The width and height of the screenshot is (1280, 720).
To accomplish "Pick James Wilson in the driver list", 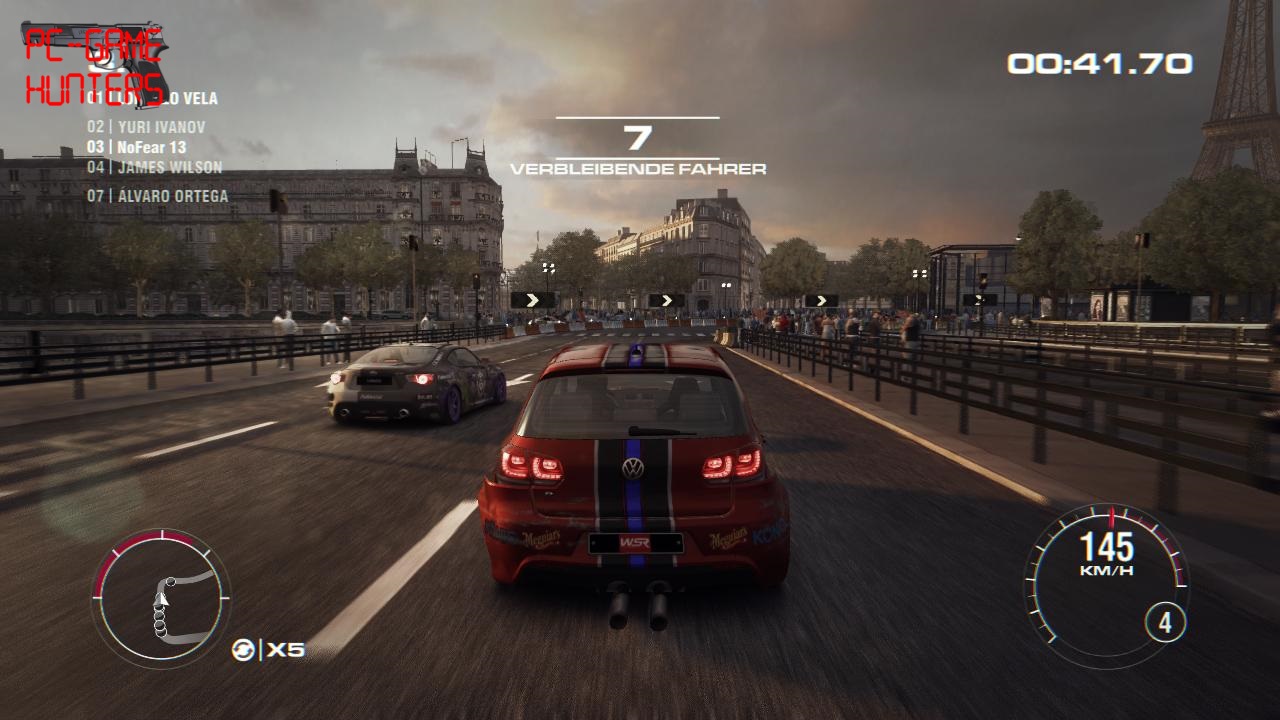I will (154, 167).
